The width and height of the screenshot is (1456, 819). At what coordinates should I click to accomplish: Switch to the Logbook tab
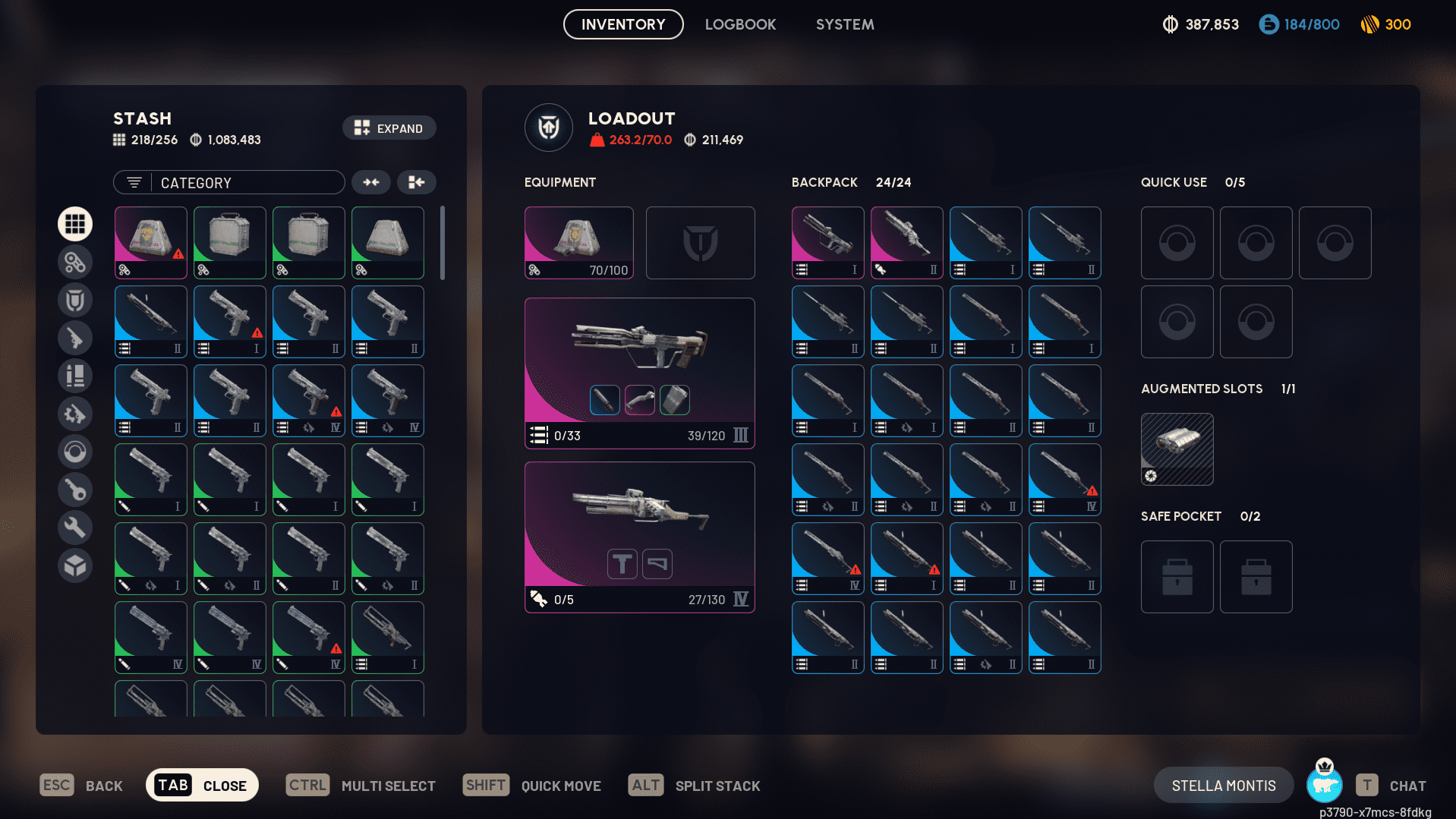[740, 24]
